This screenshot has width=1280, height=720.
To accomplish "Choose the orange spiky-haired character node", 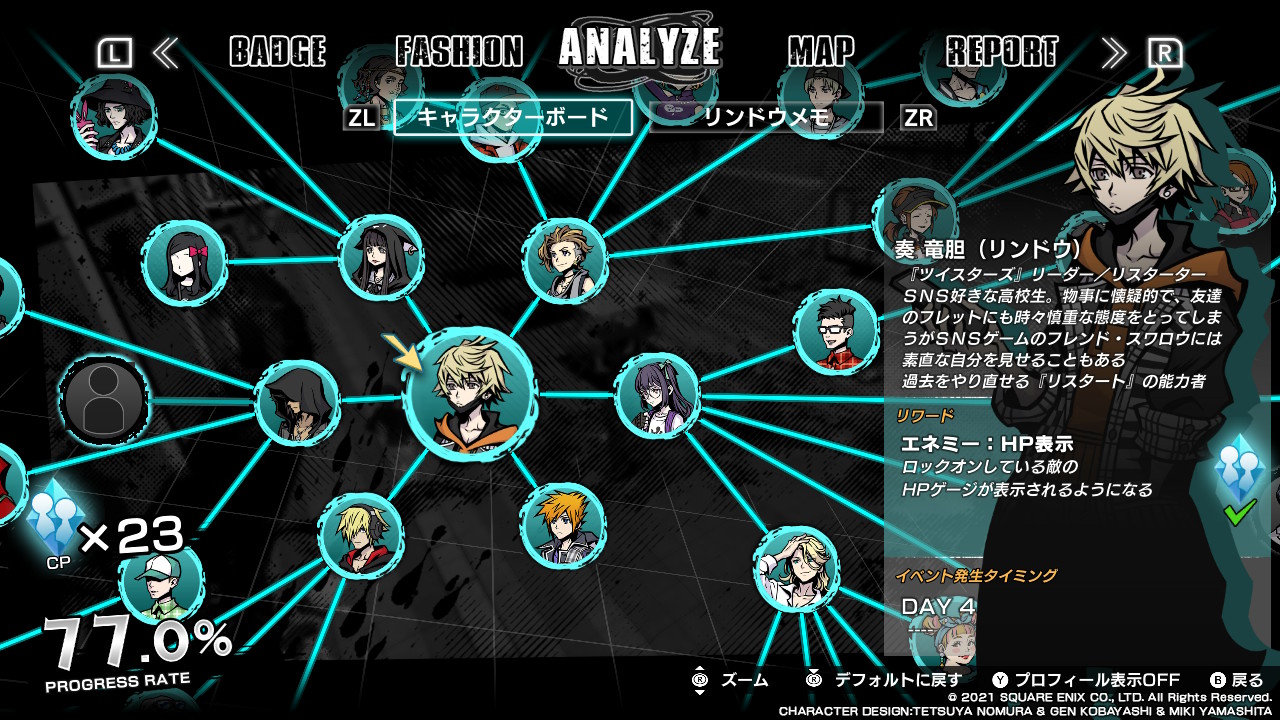I will coord(561,525).
